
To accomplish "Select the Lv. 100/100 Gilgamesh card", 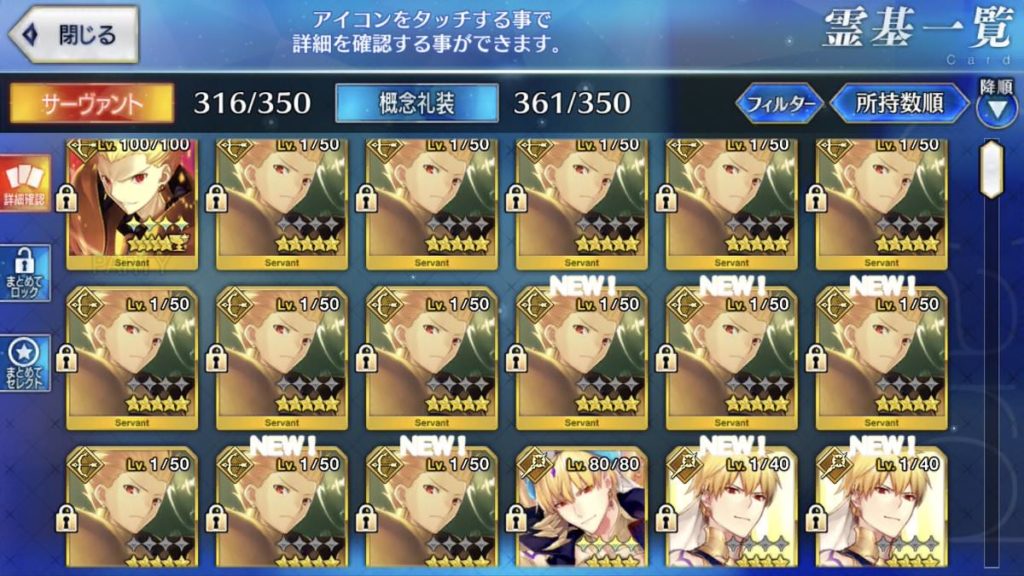I will pyautogui.click(x=132, y=205).
